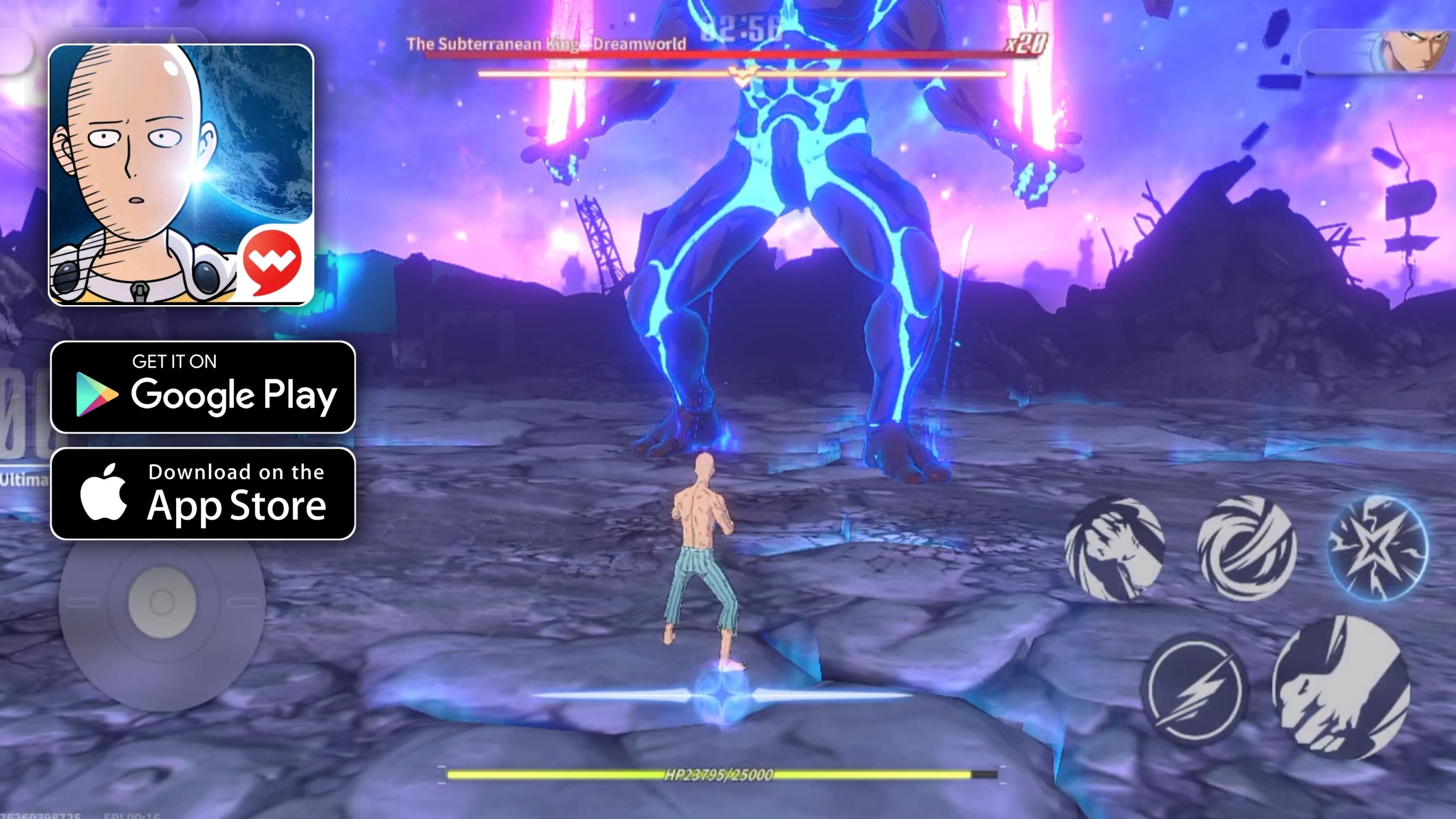Open the App Store download badge
The width and height of the screenshot is (1456, 819).
tap(203, 493)
